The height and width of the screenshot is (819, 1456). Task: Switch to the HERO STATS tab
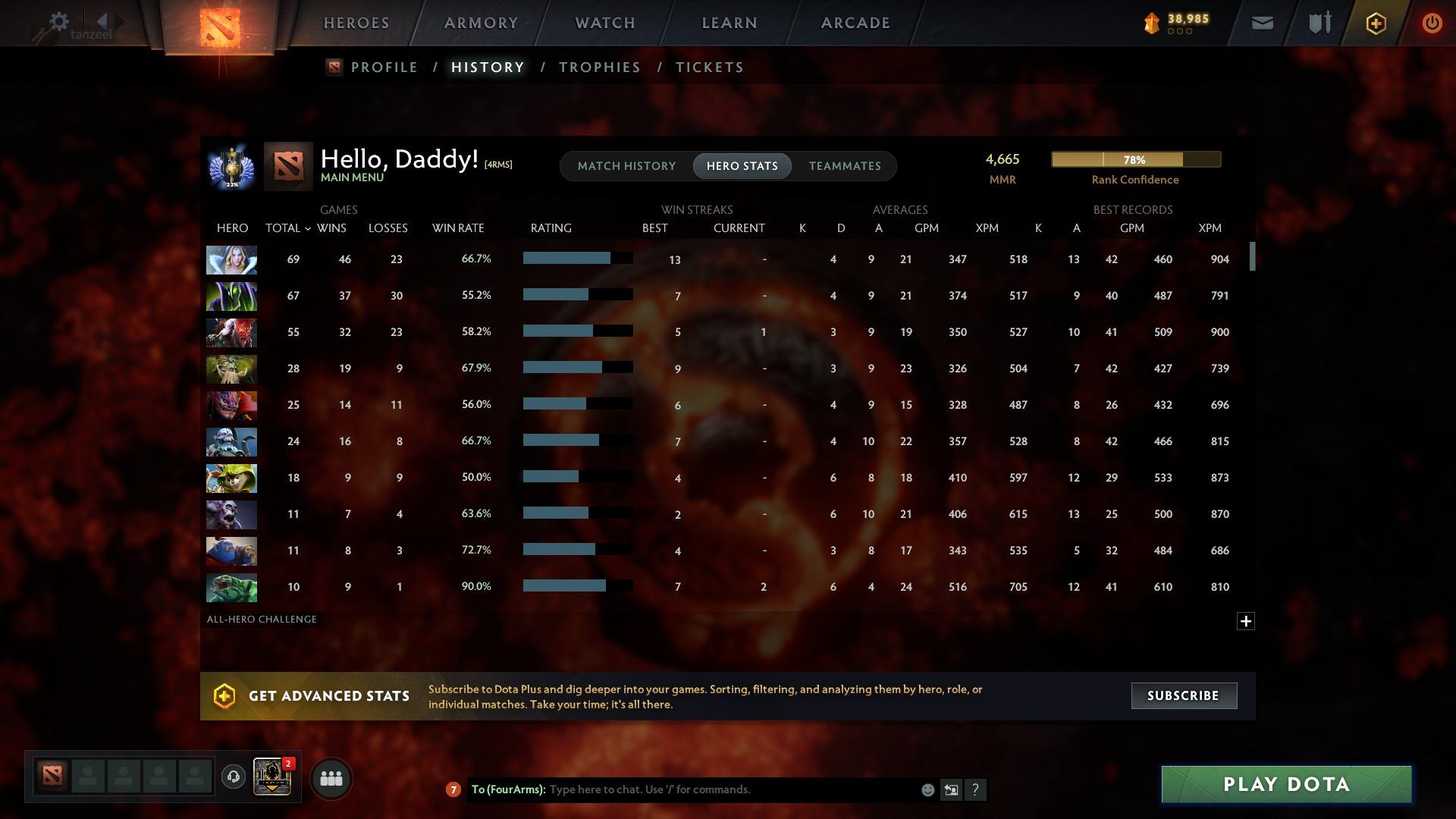click(742, 165)
